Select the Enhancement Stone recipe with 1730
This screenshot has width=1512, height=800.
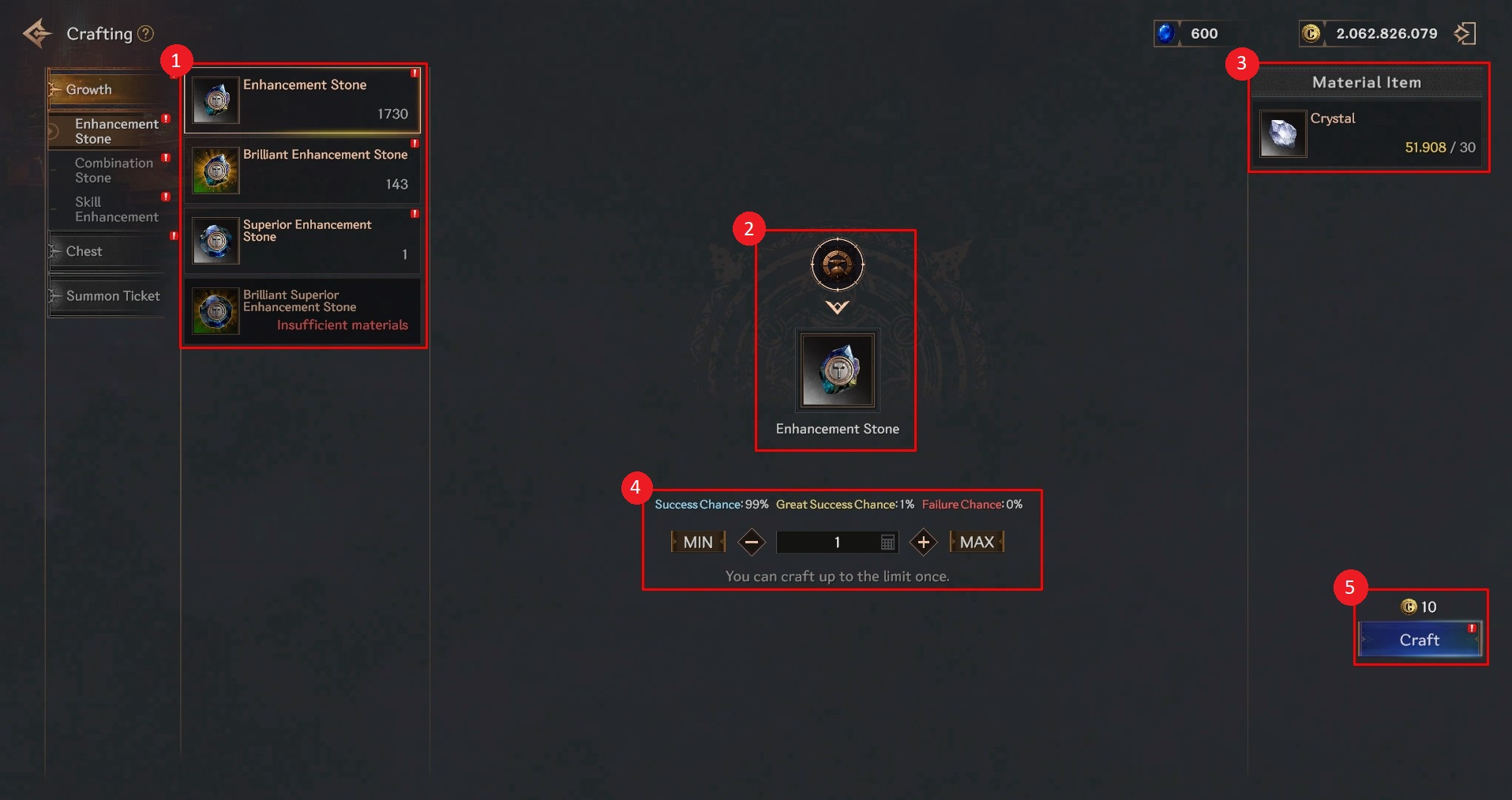point(304,100)
